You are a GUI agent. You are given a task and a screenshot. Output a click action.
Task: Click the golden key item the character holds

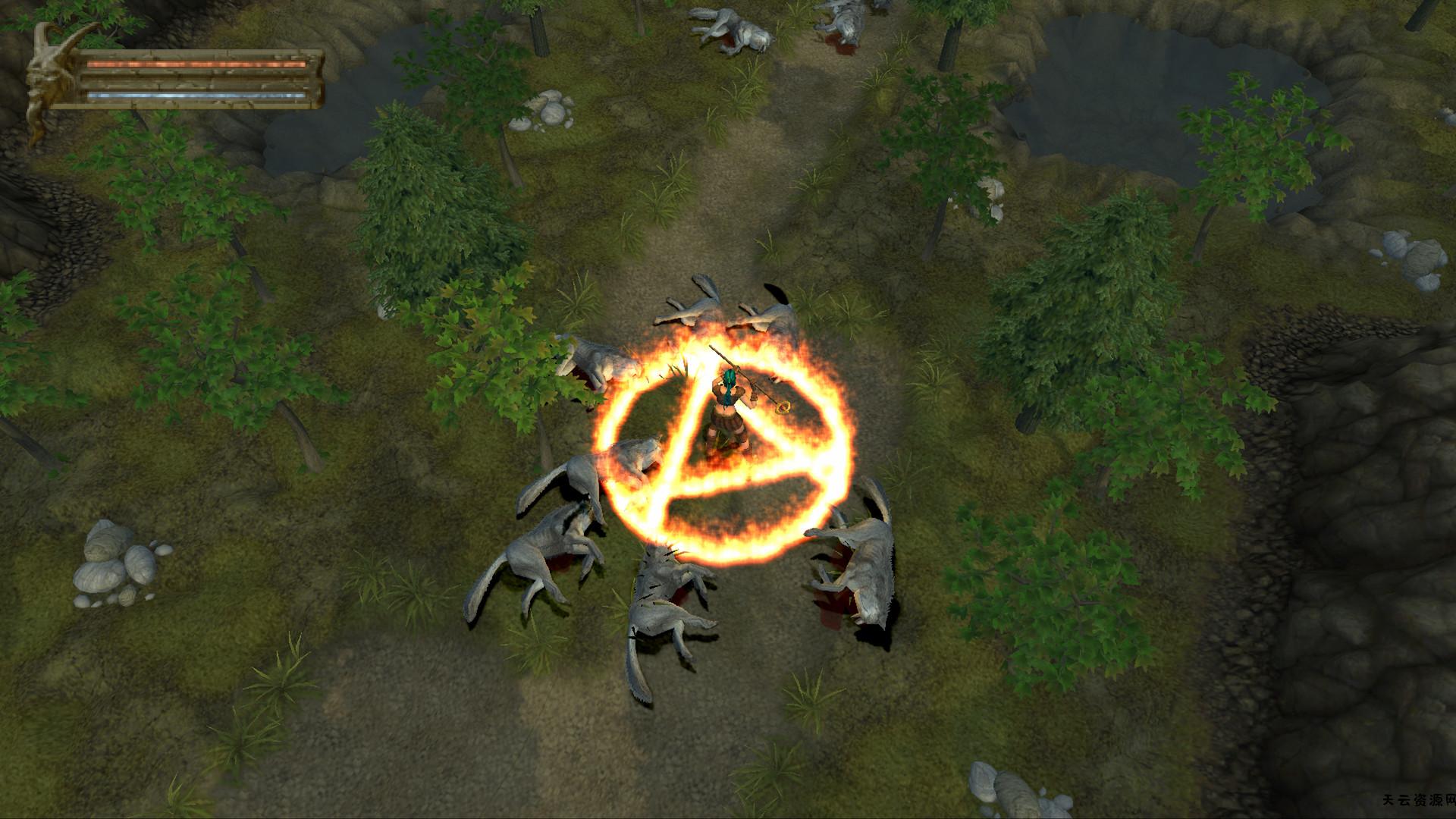pyautogui.click(x=783, y=407)
